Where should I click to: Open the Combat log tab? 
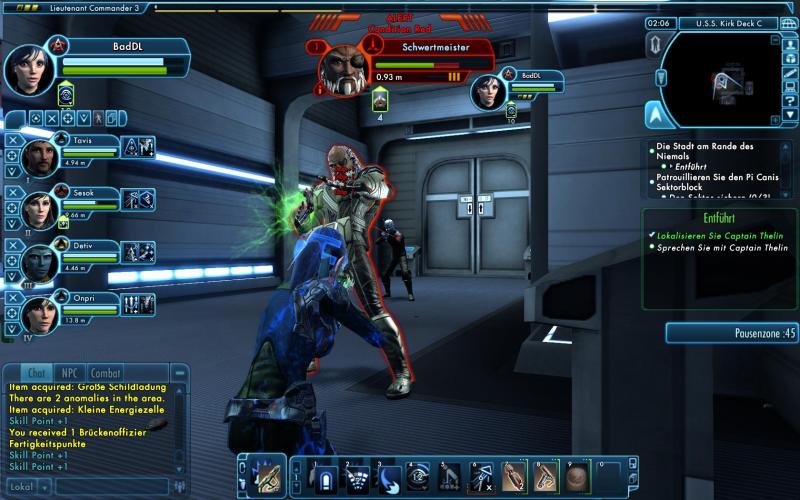105,372
